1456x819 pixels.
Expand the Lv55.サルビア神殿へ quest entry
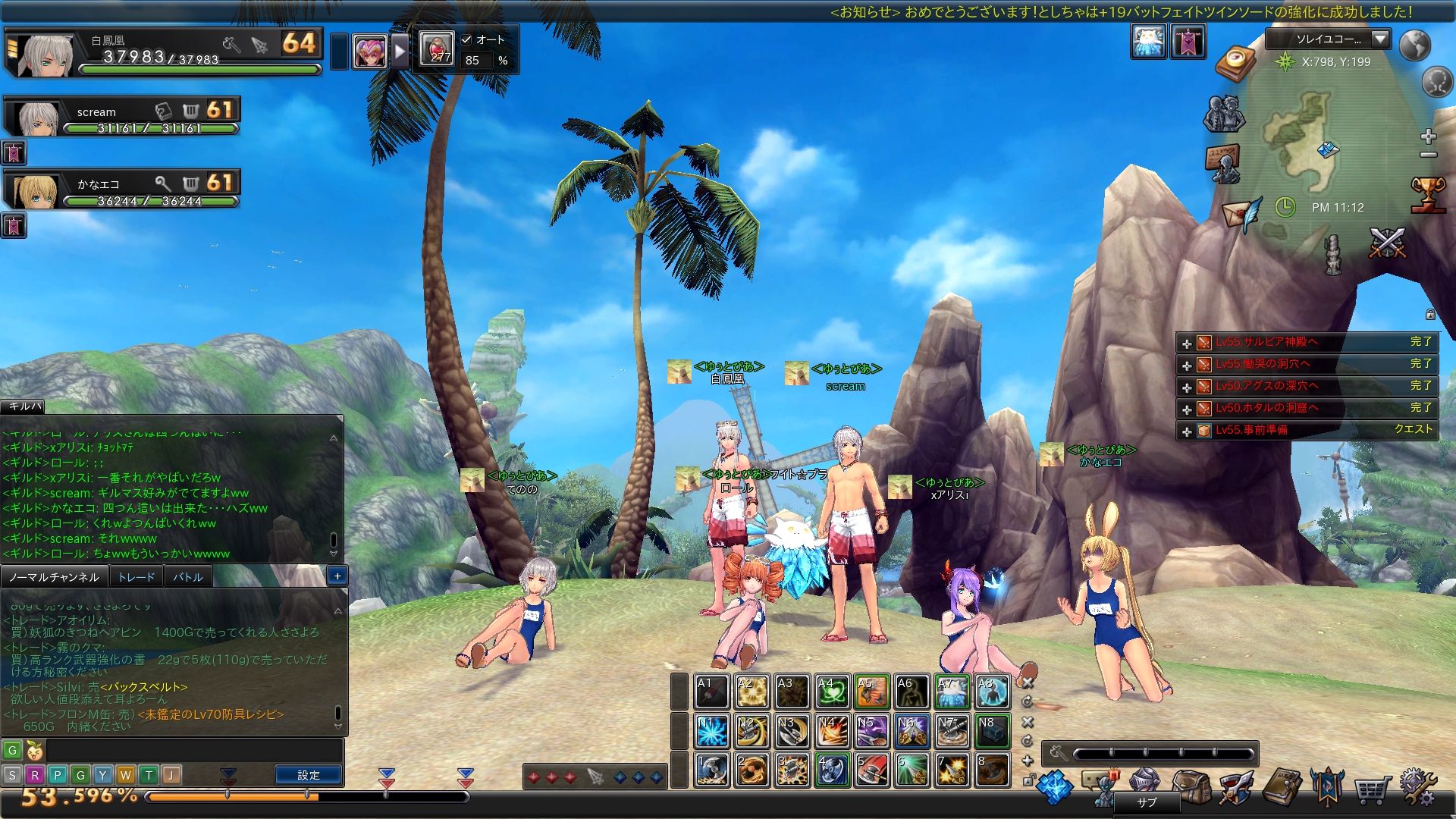tap(1187, 344)
